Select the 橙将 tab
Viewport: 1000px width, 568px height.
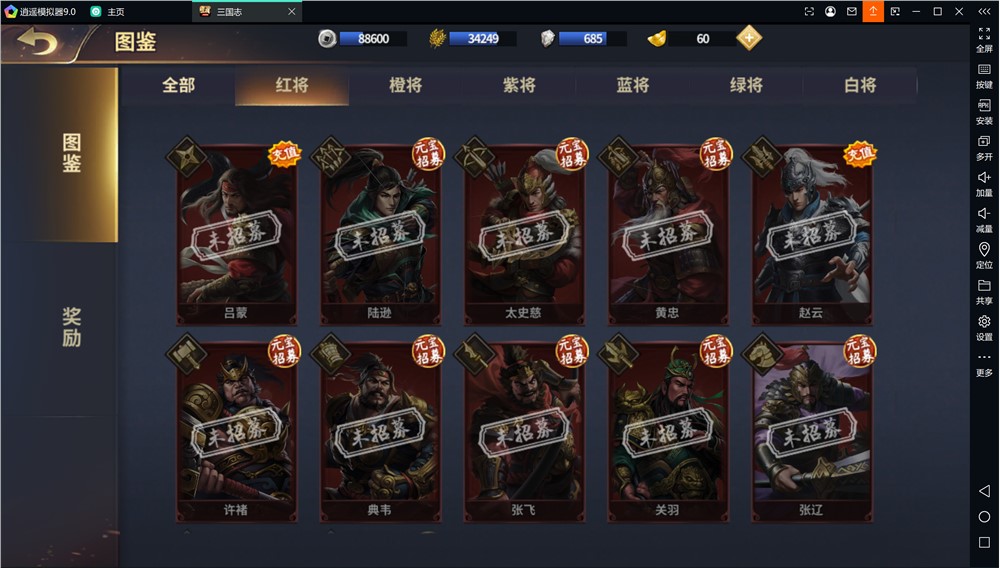click(x=405, y=86)
